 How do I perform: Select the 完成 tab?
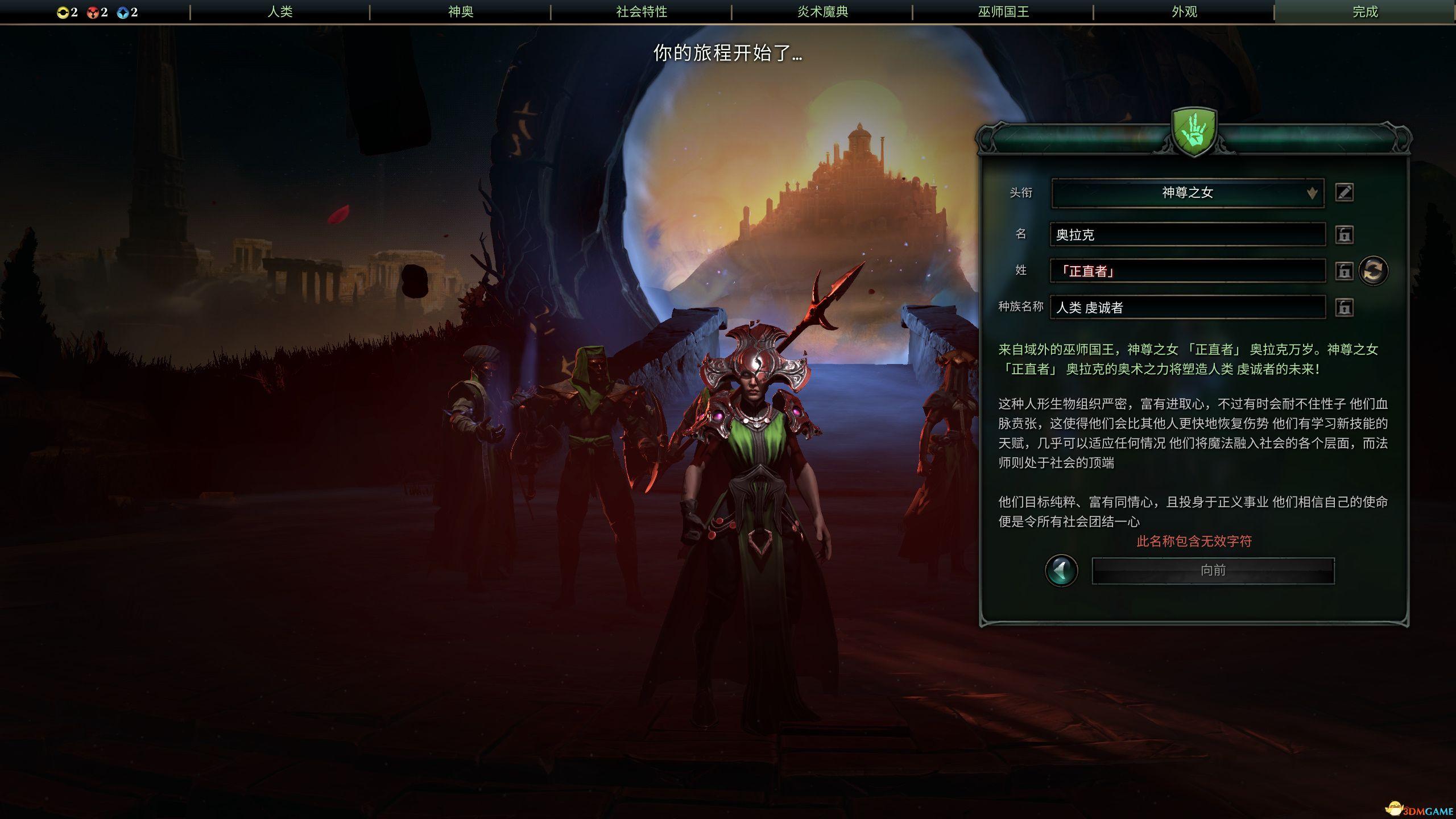click(x=1365, y=11)
